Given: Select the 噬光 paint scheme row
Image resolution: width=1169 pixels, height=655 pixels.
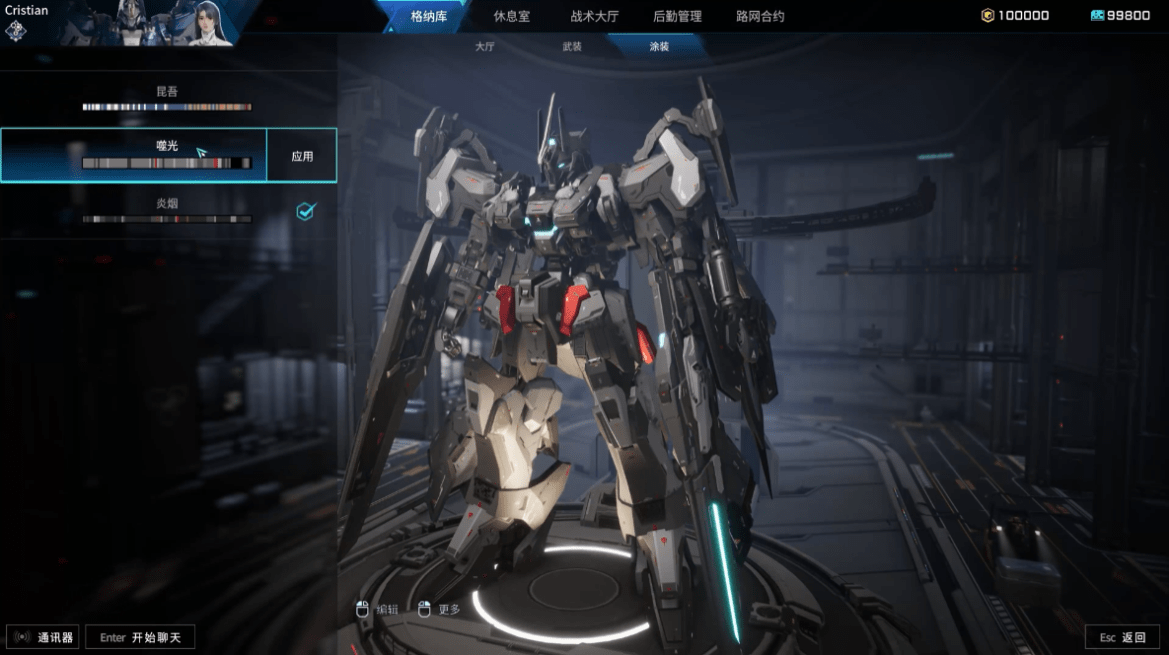Looking at the screenshot, I should click(x=134, y=155).
